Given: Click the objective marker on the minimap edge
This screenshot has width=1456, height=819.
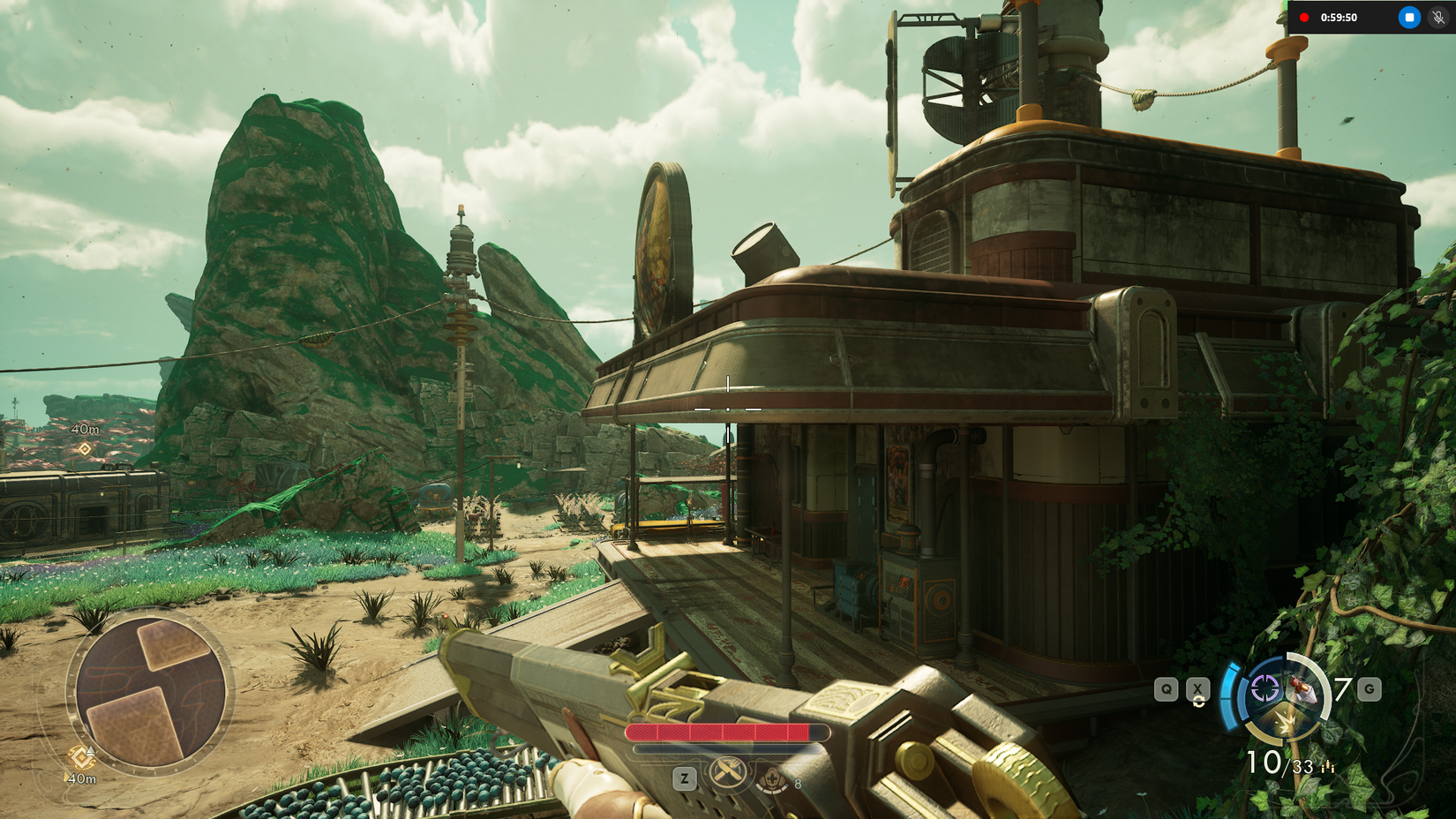Looking at the screenshot, I should pos(81,756).
